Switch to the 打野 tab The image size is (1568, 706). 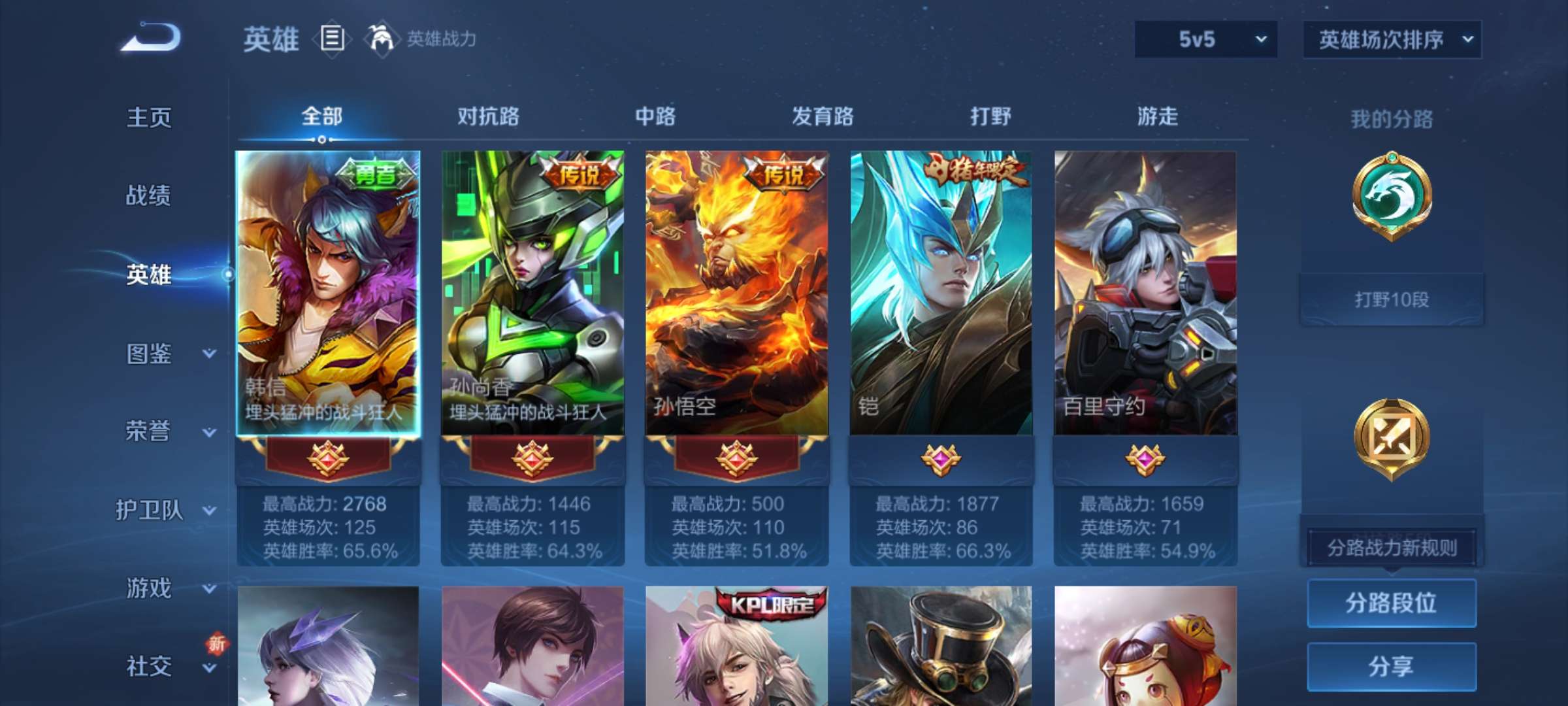coord(988,116)
